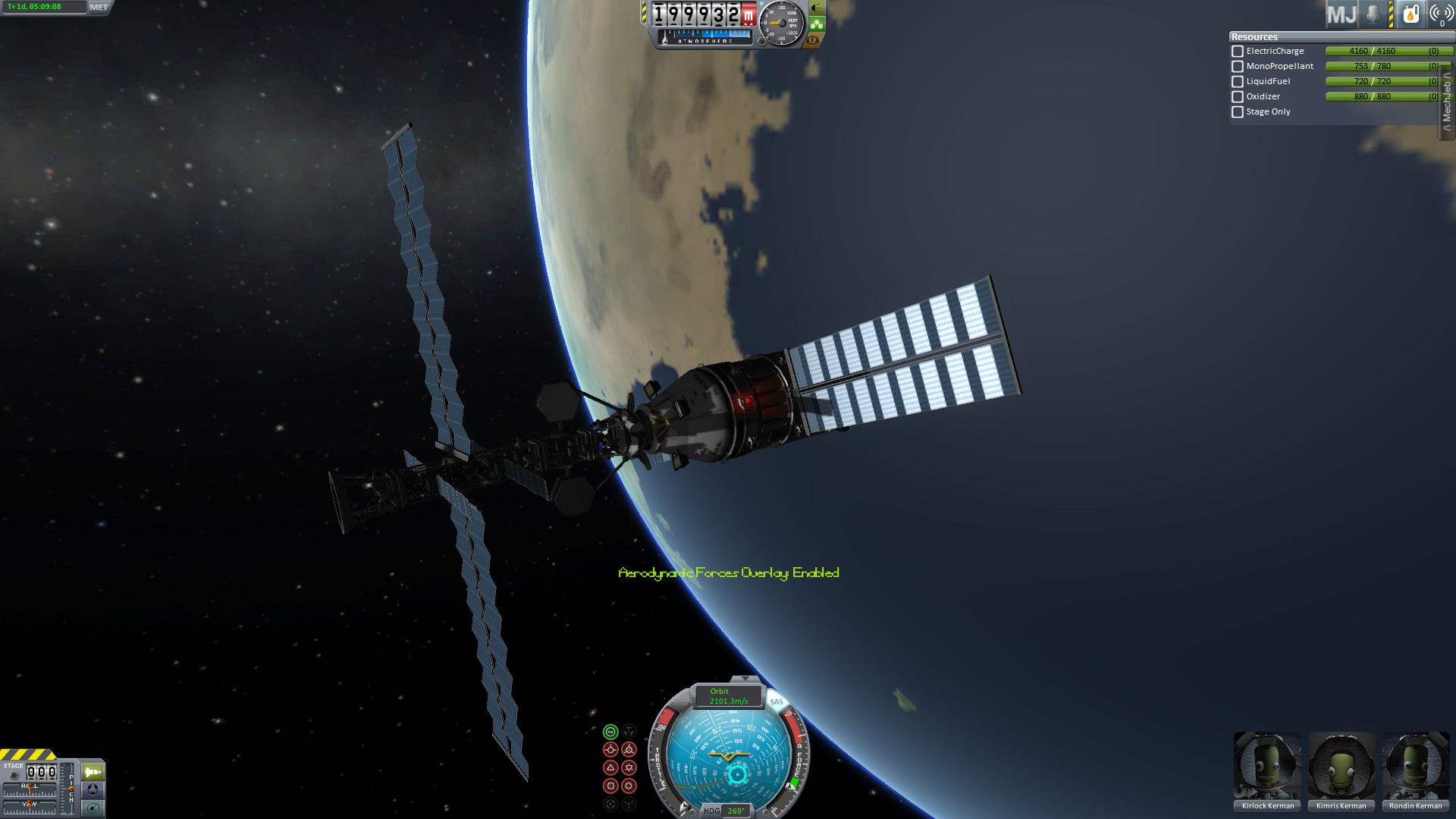Check the Oxidizer resource box
1456x819 pixels.
(x=1238, y=97)
